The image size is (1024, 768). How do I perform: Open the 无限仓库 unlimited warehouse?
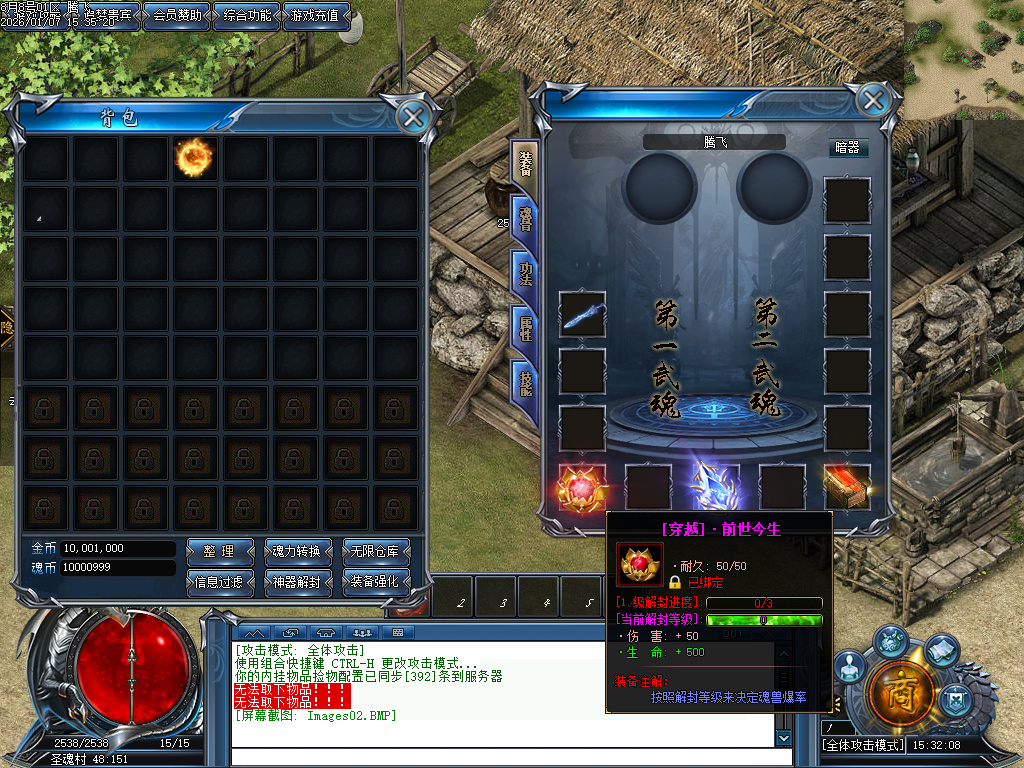pyautogui.click(x=375, y=551)
